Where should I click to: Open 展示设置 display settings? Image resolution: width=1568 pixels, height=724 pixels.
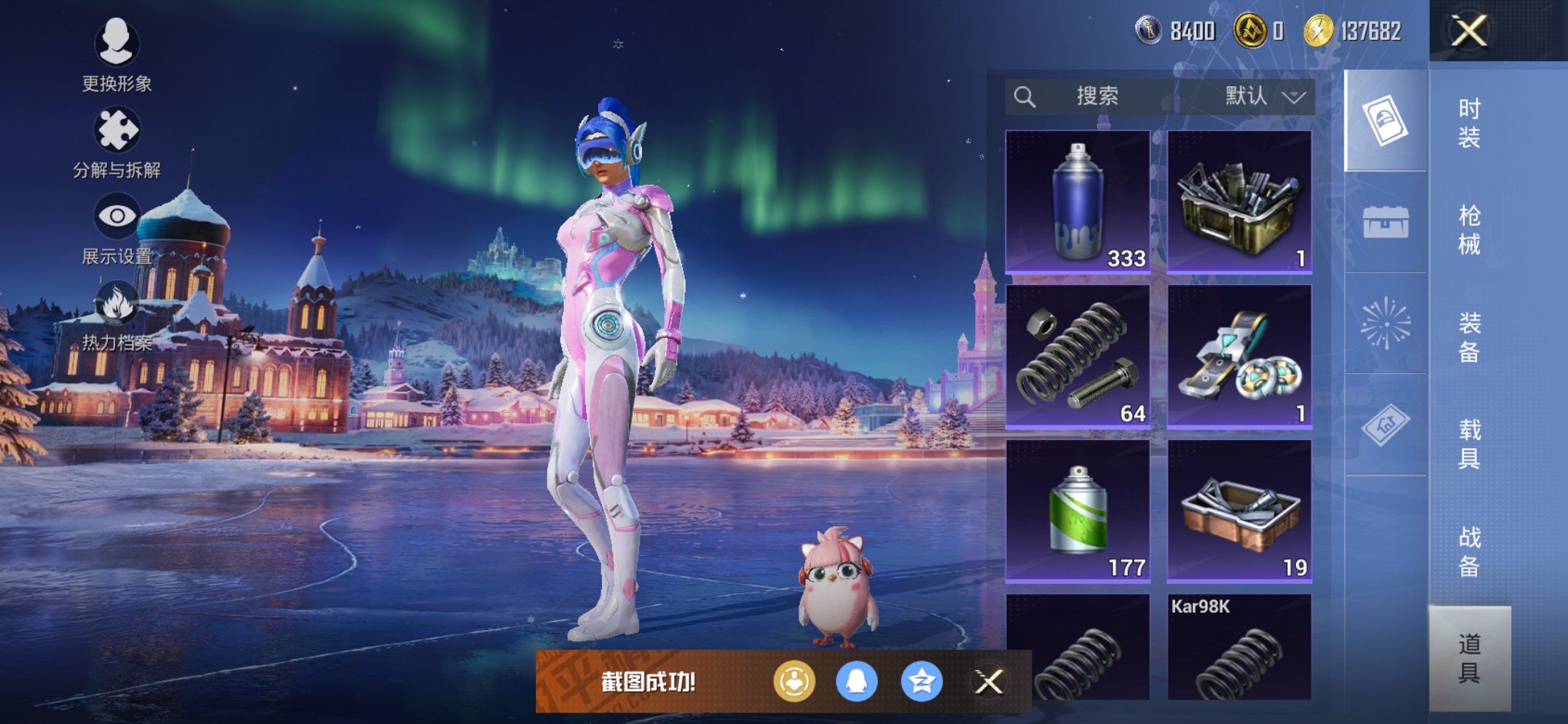117,228
